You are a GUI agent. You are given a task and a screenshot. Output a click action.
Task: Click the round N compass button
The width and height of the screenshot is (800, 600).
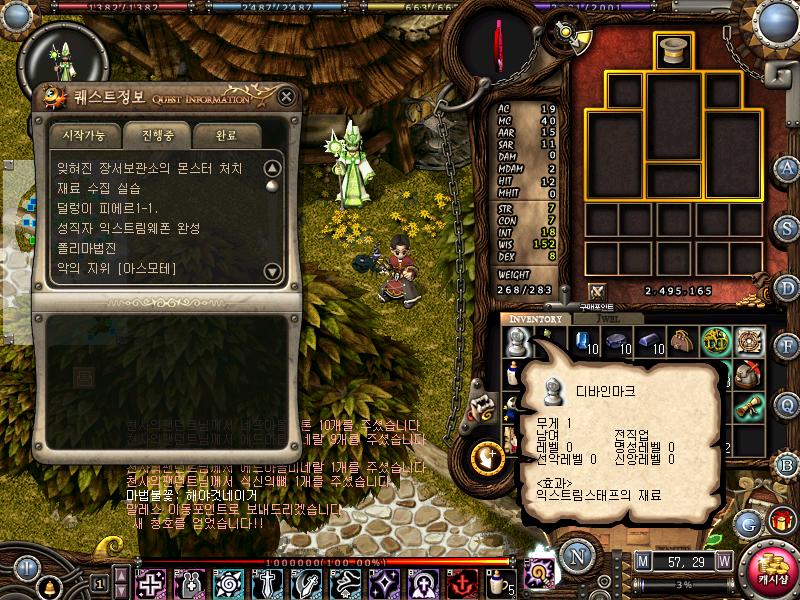(x=576, y=553)
